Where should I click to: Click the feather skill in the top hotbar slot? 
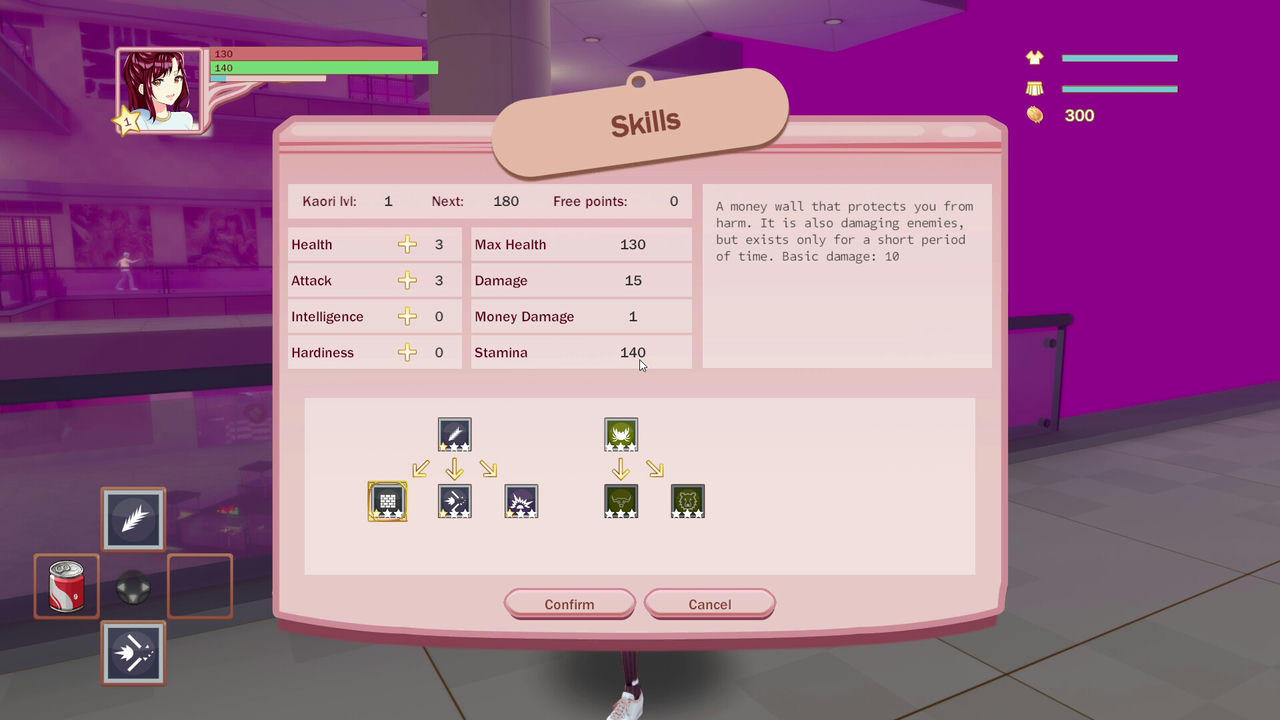coord(132,519)
